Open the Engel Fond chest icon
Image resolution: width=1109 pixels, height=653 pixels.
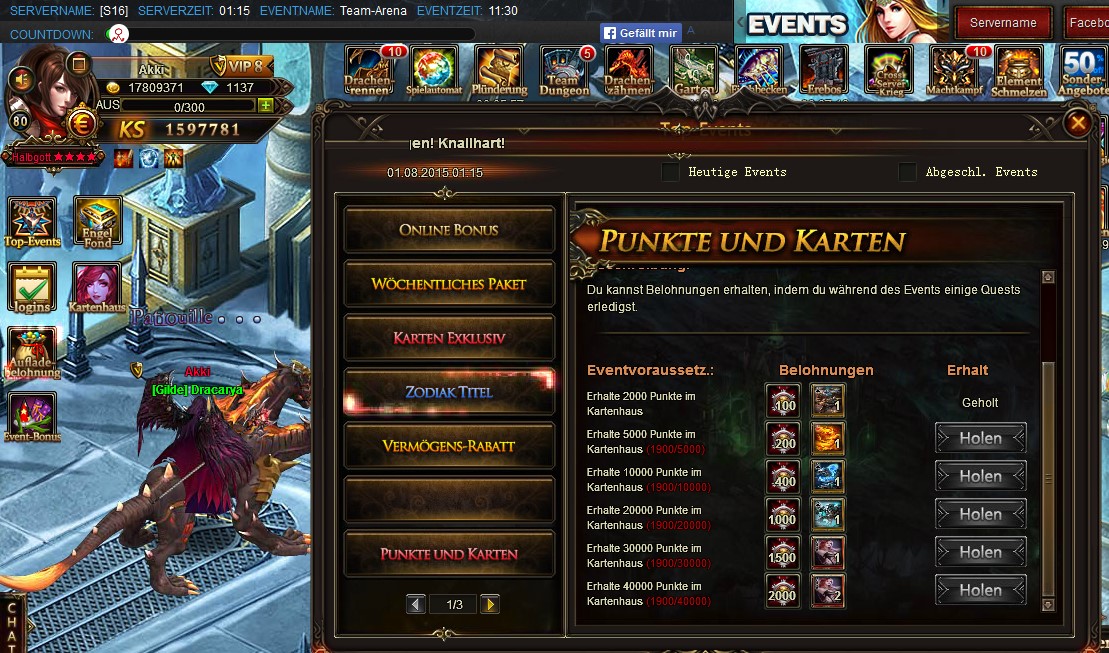tap(98, 222)
